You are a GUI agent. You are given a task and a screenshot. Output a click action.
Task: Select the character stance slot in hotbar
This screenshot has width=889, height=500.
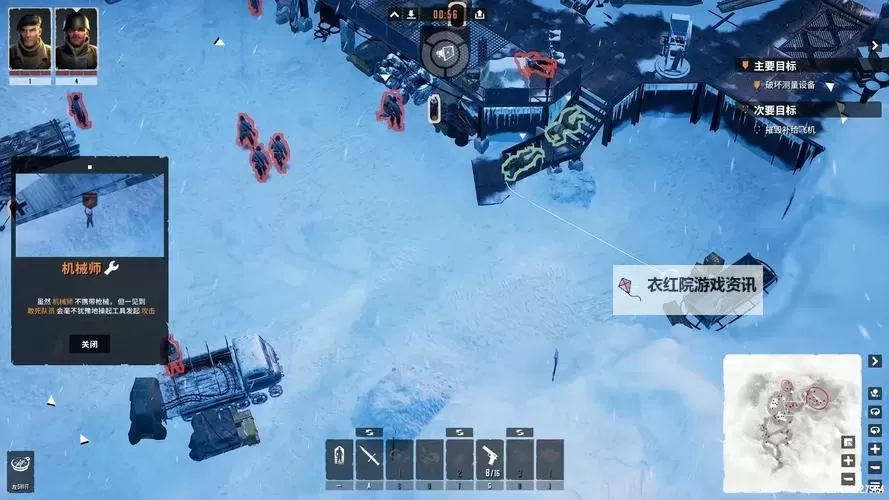340,458
